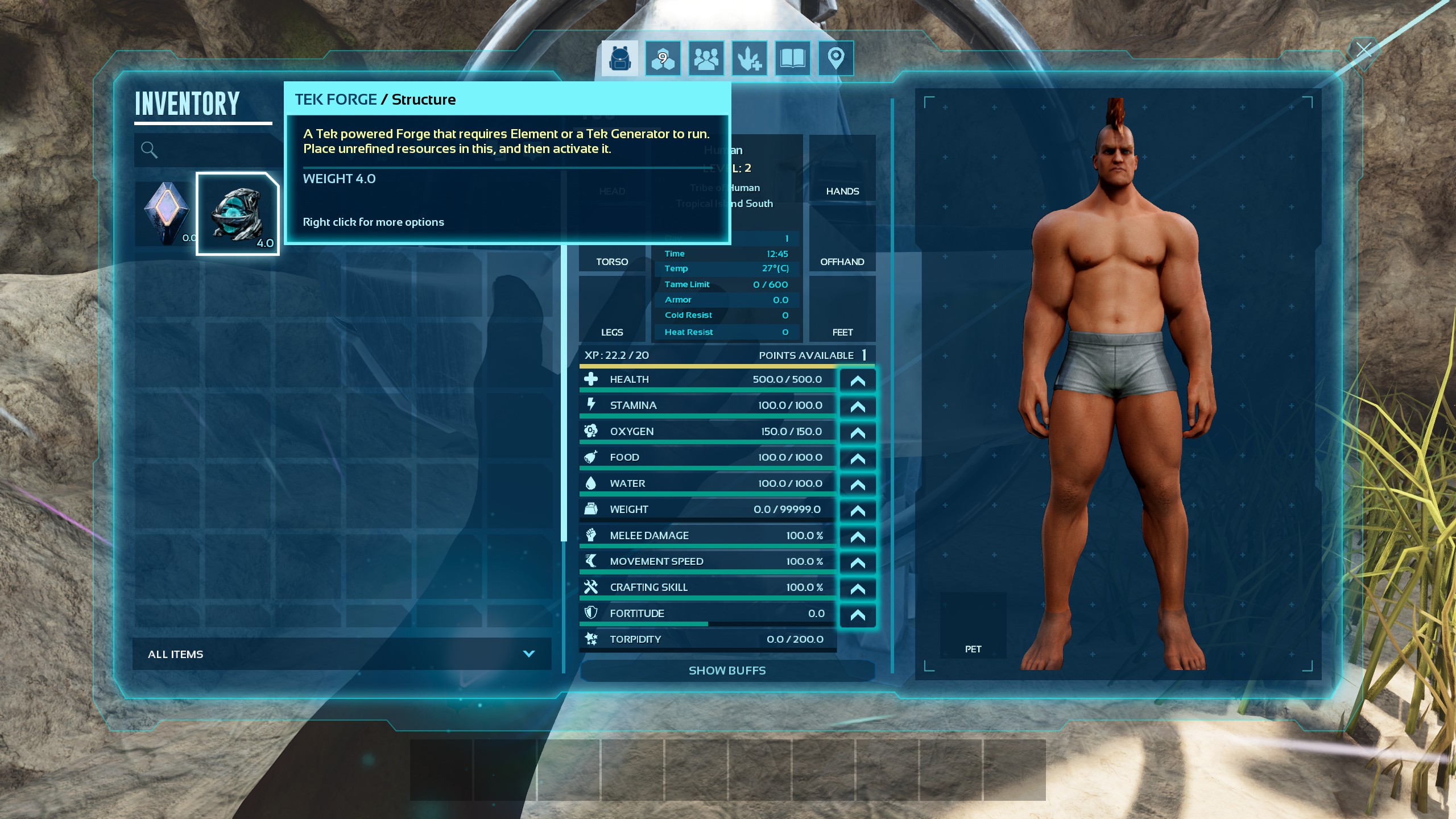Viewport: 1456px width, 819px height.
Task: Open the Engrams dino footprint icon
Action: tap(749, 57)
